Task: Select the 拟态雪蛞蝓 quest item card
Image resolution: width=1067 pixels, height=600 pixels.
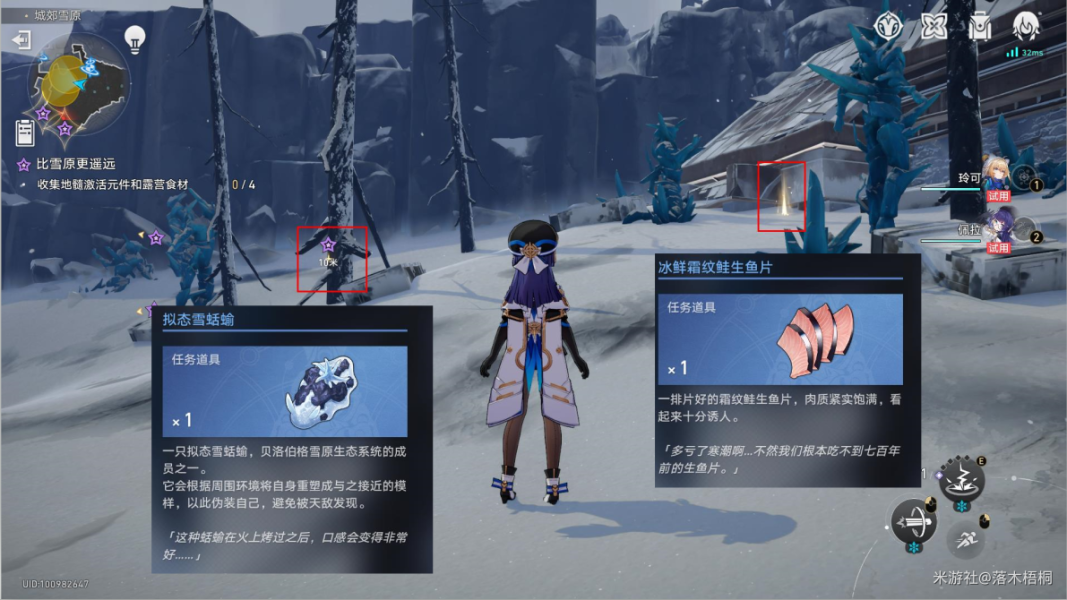Action: [x=291, y=438]
